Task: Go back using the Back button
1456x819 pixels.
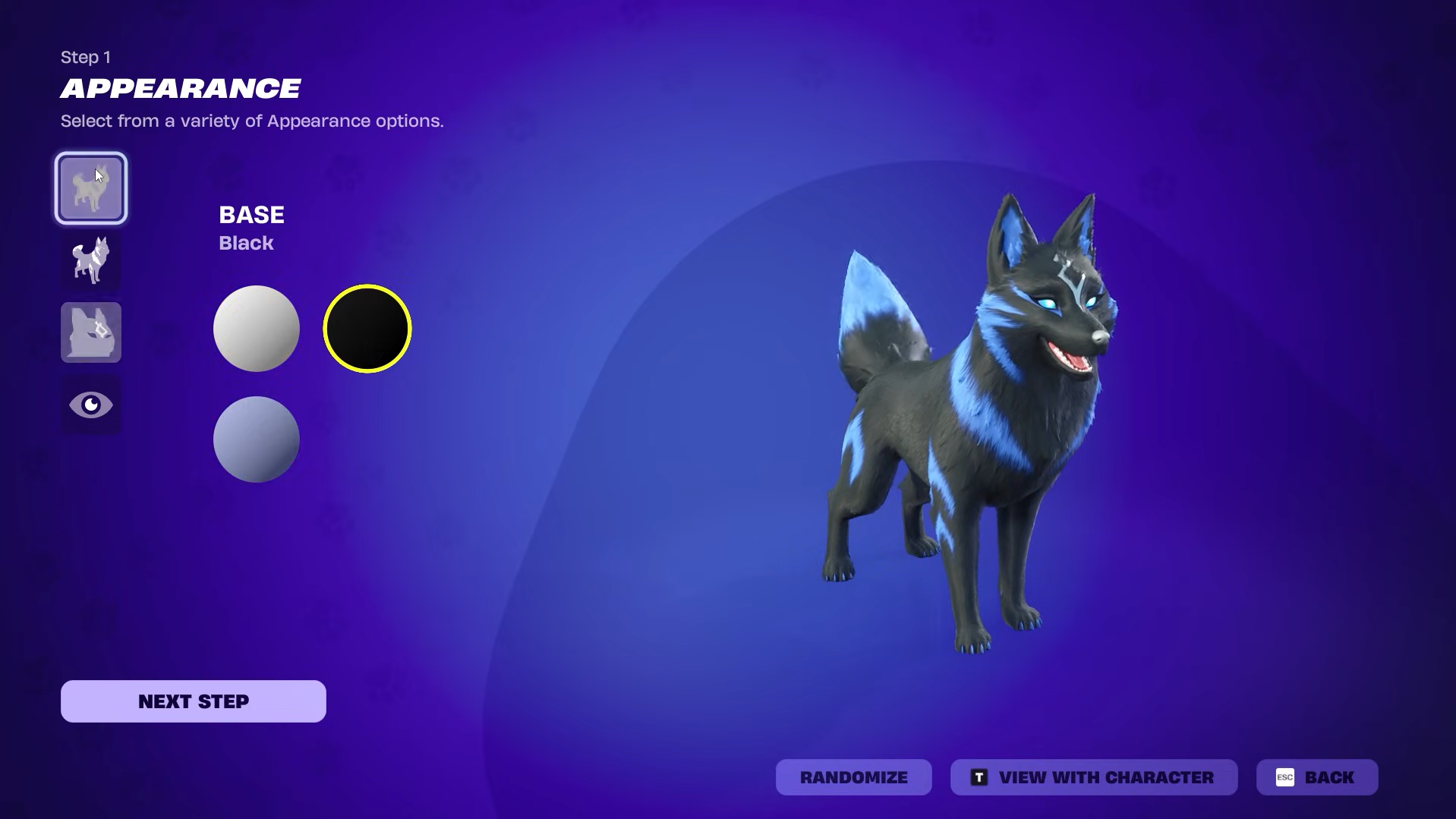Action: tap(1316, 777)
